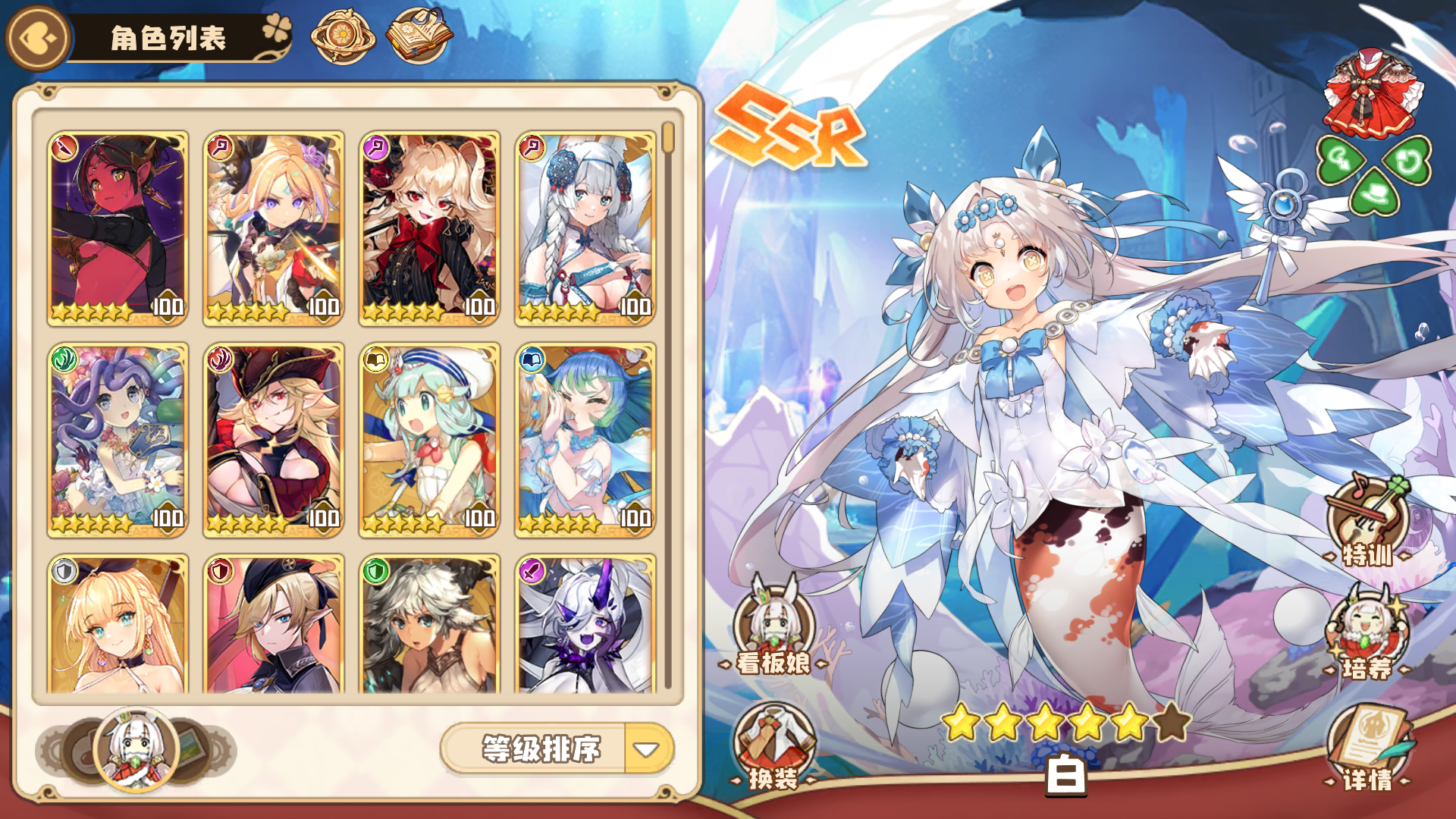The height and width of the screenshot is (819, 1456).
Task: Click the SSR rarity label
Action: (789, 125)
